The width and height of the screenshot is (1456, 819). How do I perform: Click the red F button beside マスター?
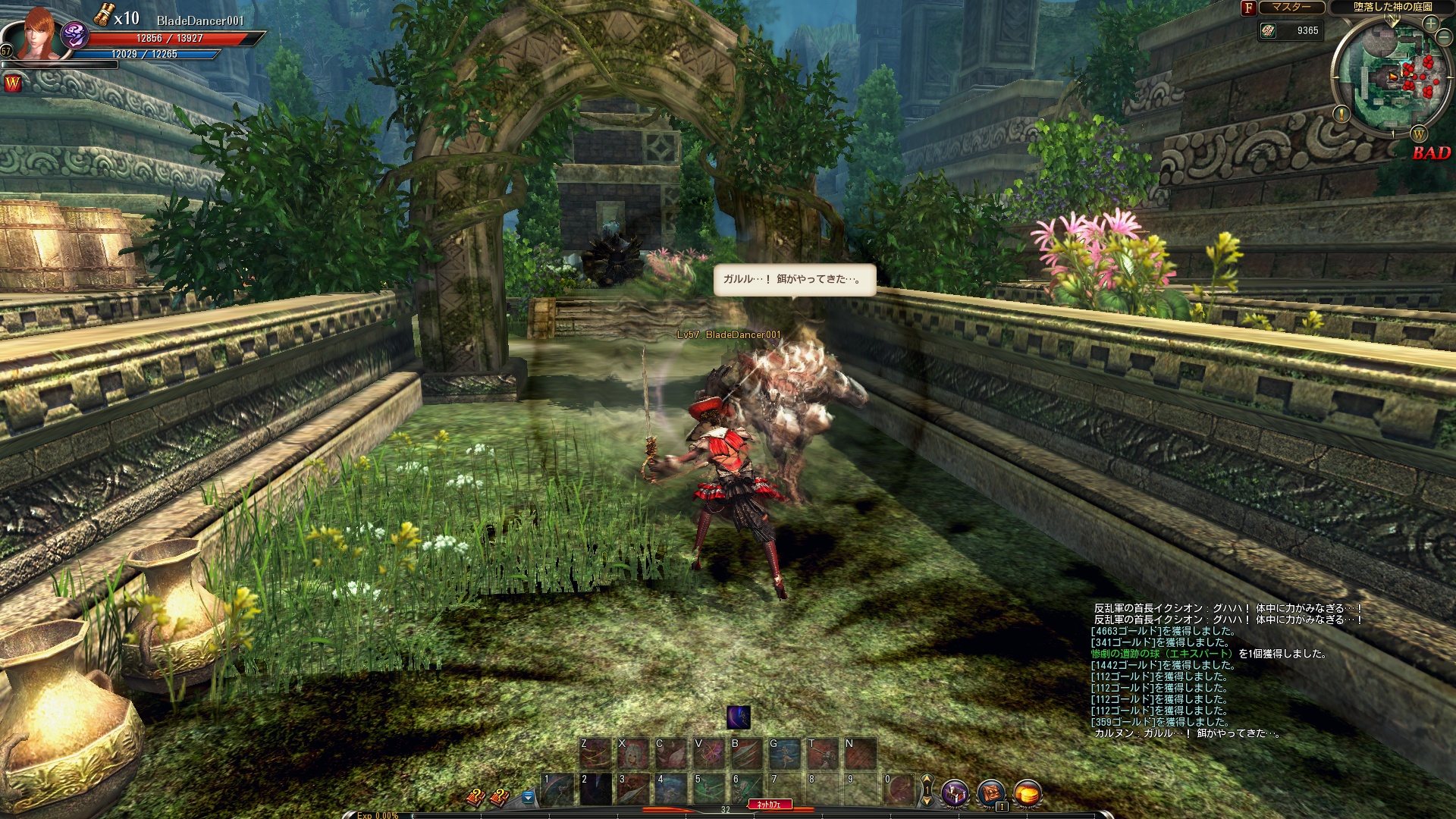pyautogui.click(x=1248, y=8)
